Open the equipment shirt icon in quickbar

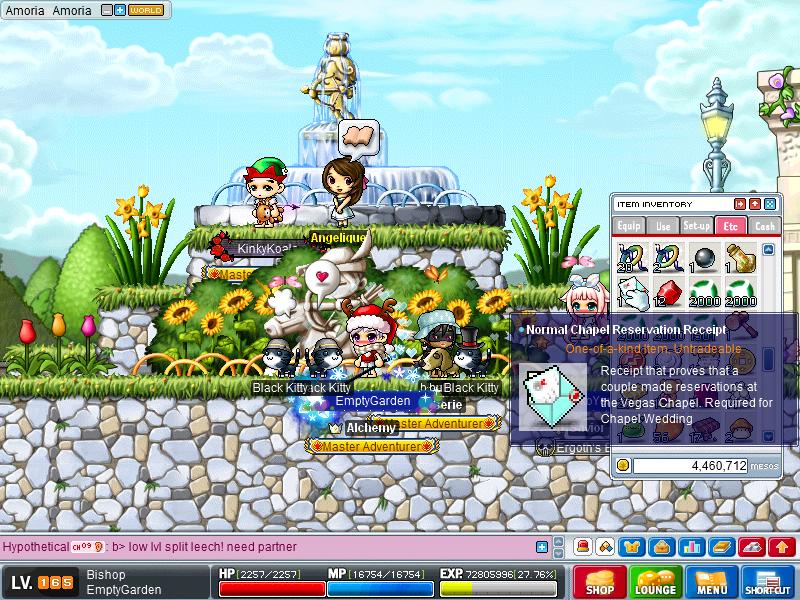pos(632,547)
